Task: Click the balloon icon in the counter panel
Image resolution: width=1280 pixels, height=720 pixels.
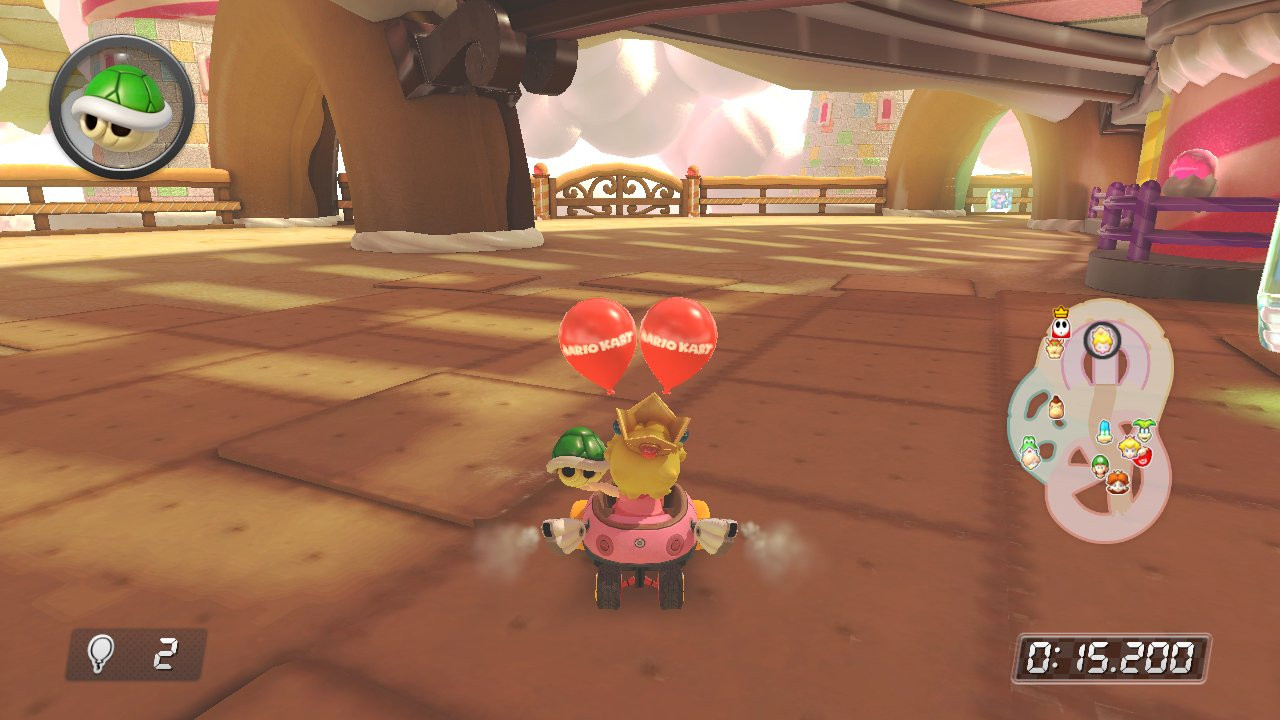Action: [103, 652]
